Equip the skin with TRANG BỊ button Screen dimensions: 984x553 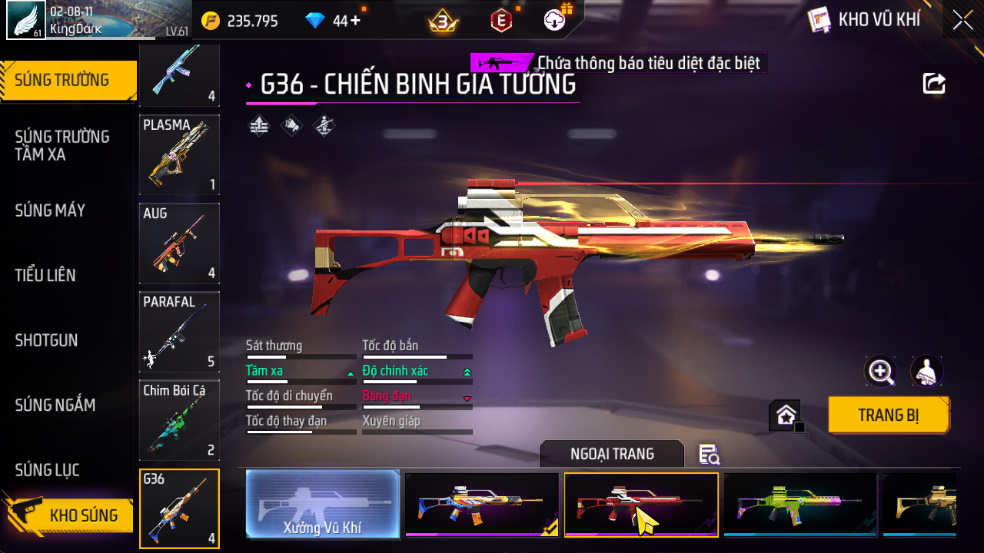pyautogui.click(x=888, y=415)
